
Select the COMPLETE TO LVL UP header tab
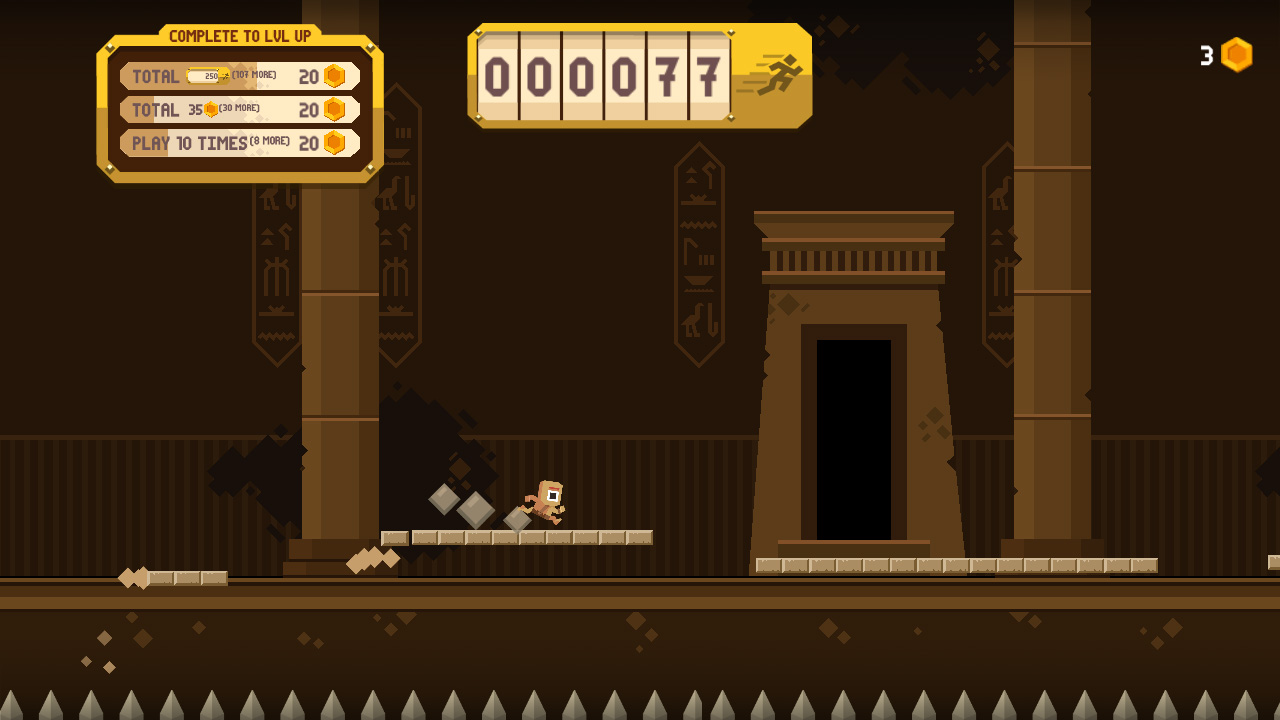pos(238,36)
